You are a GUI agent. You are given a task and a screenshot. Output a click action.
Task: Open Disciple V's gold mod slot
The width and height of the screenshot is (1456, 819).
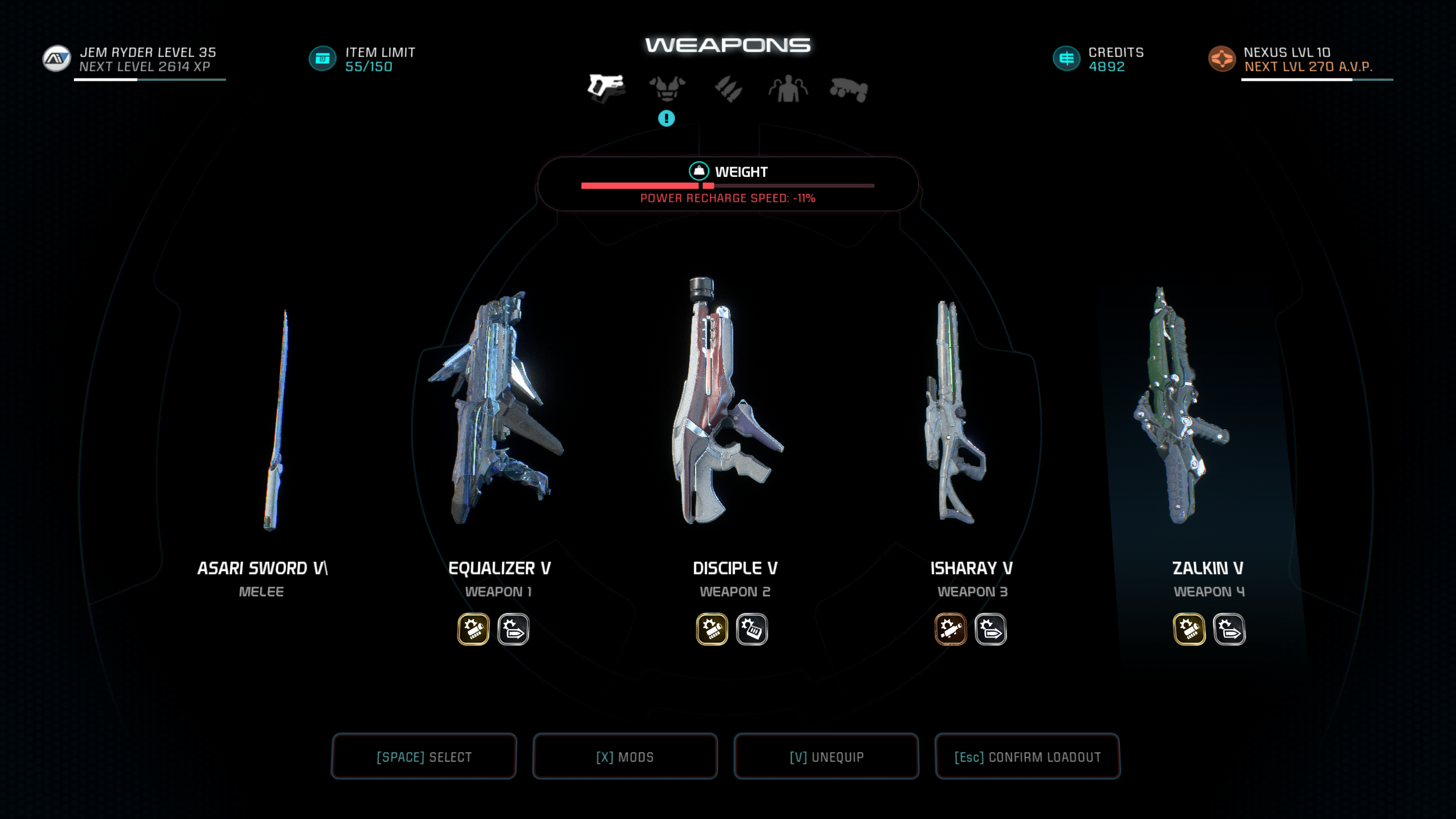712,629
